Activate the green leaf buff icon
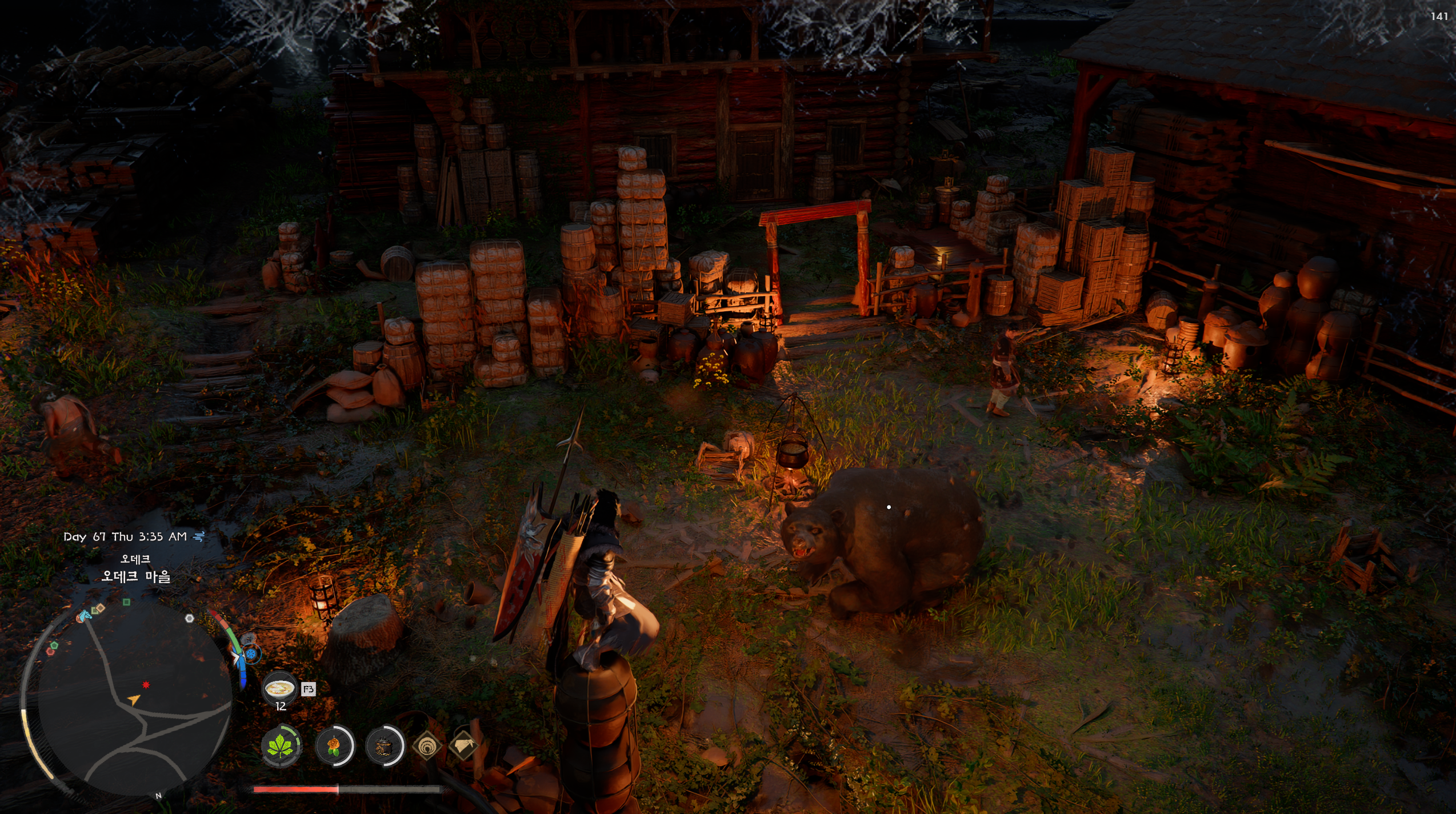The image size is (1456, 814). [281, 746]
